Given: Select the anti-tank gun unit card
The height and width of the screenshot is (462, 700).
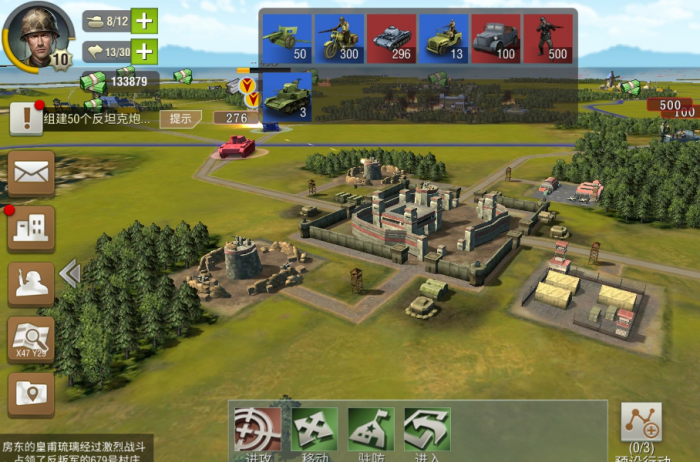Looking at the screenshot, I should 287,38.
